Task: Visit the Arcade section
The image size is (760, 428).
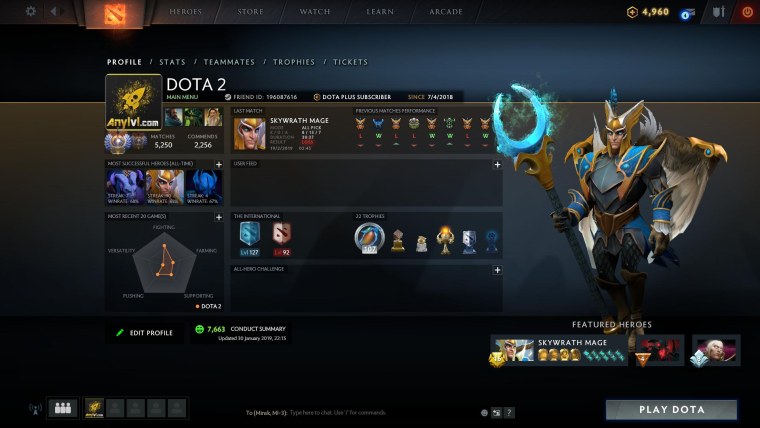Action: click(446, 12)
